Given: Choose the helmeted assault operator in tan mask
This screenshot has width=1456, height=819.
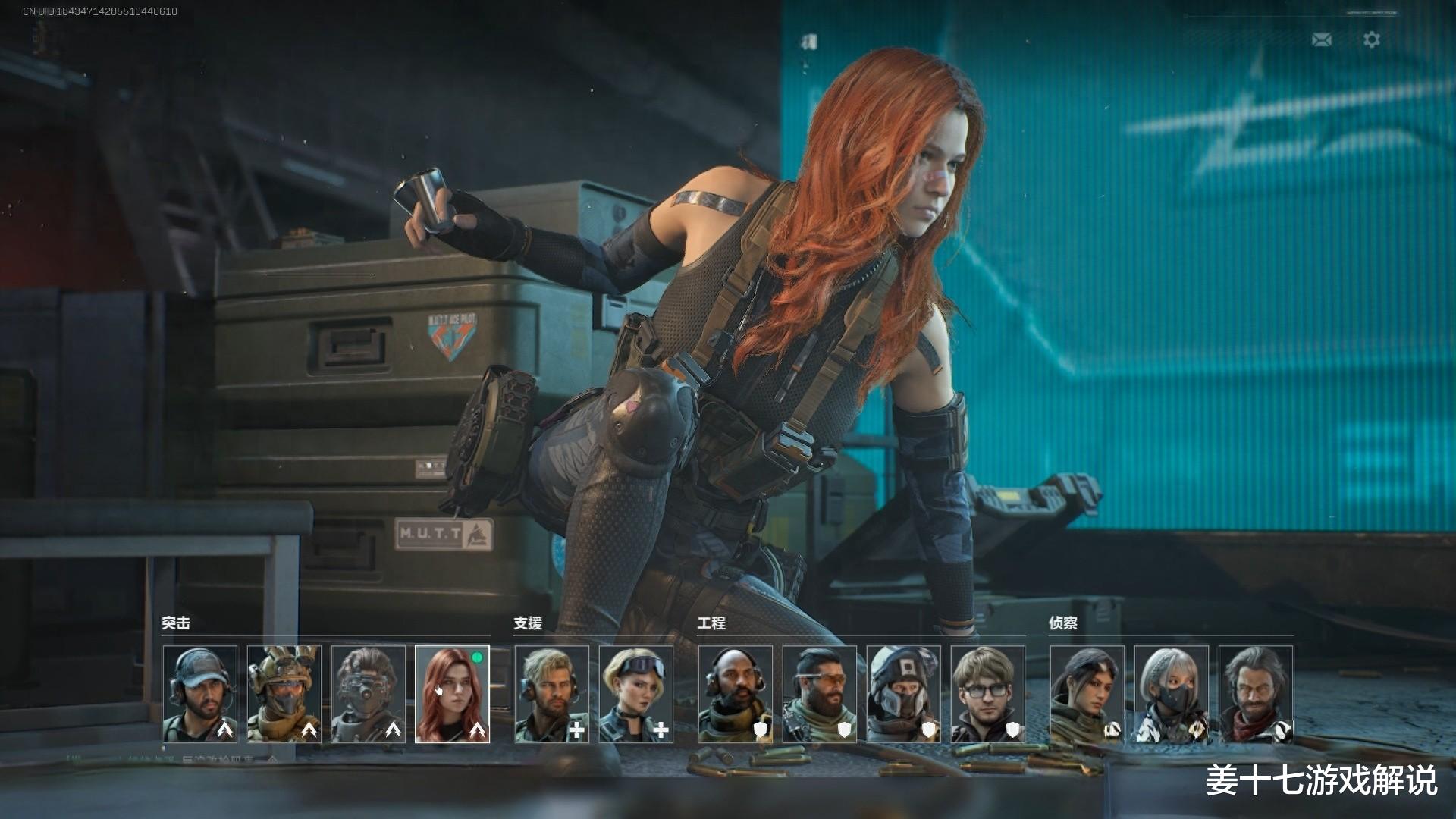Looking at the screenshot, I should tap(284, 694).
